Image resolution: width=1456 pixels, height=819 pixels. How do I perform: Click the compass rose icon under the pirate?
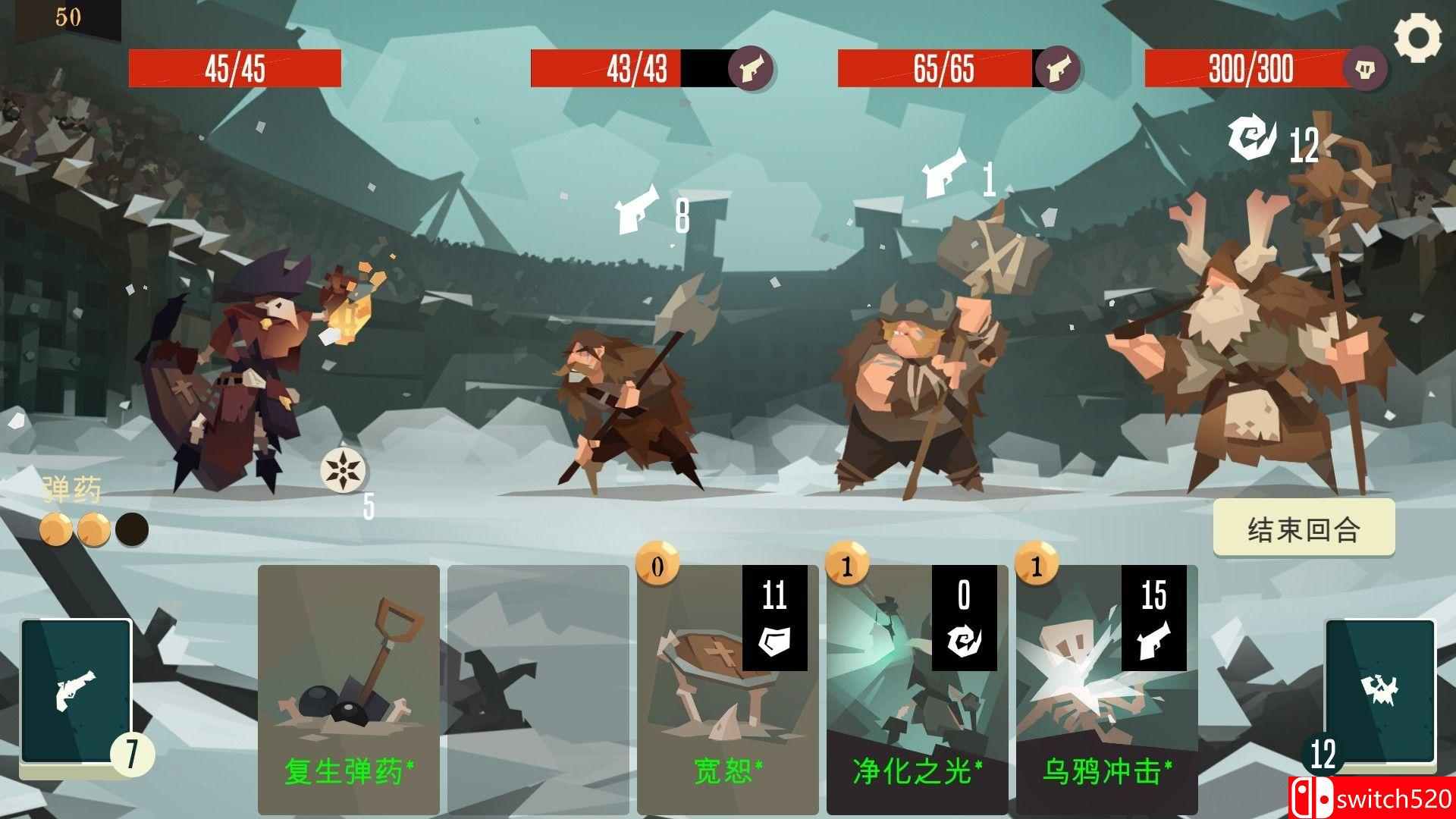345,470
